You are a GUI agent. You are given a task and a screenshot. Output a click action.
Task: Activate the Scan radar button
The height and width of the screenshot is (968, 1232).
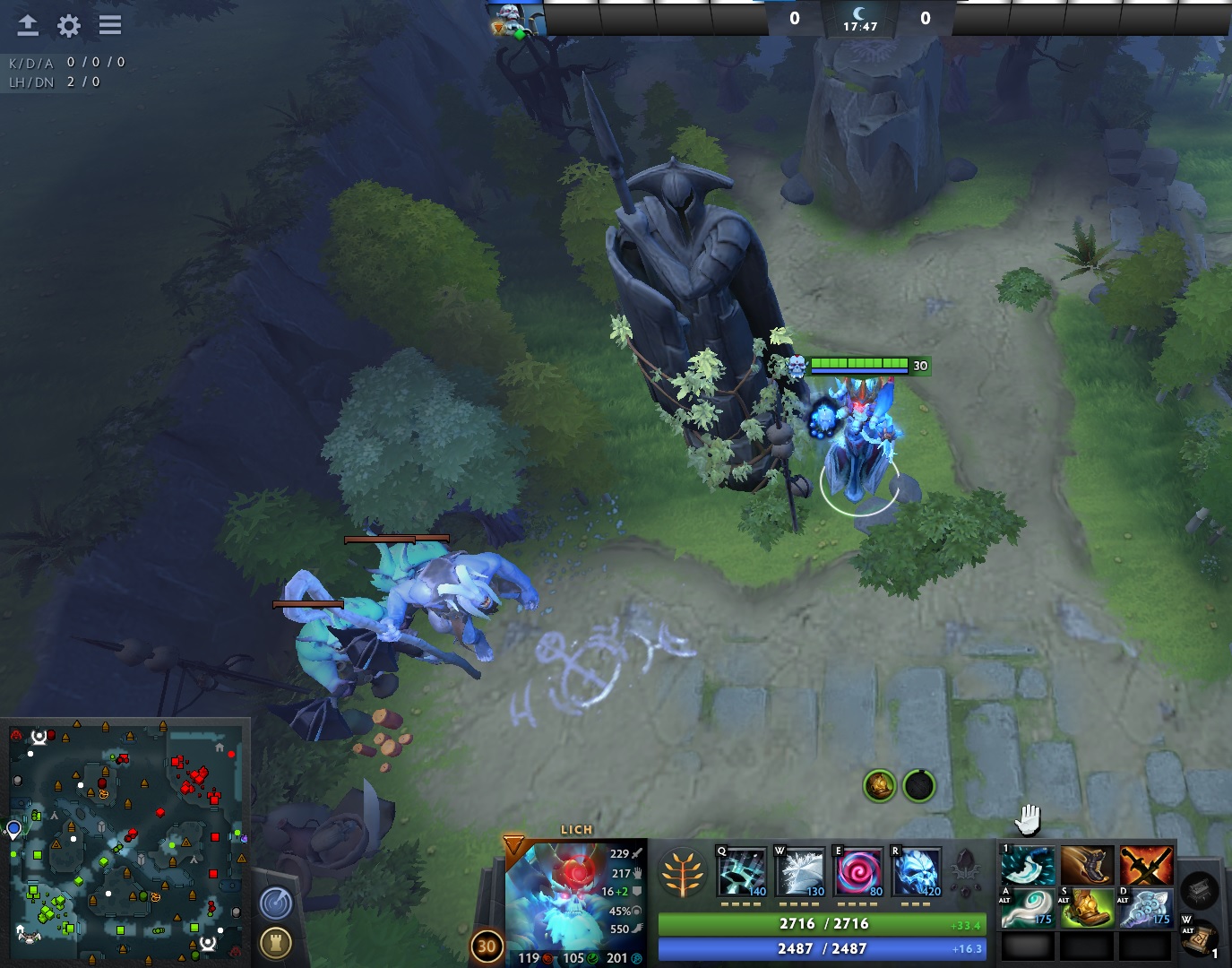276,903
